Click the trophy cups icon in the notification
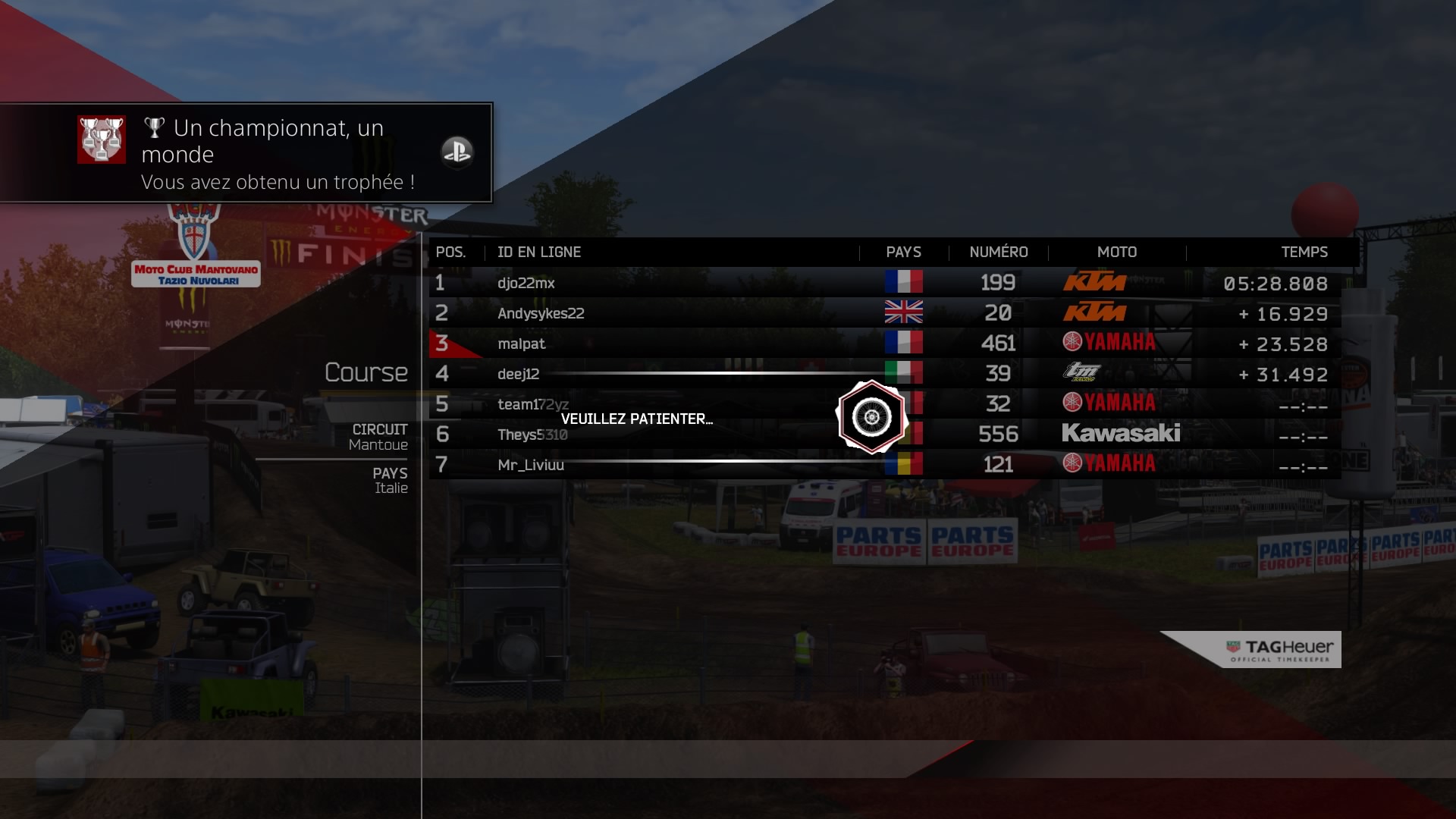1456x819 pixels. click(102, 140)
